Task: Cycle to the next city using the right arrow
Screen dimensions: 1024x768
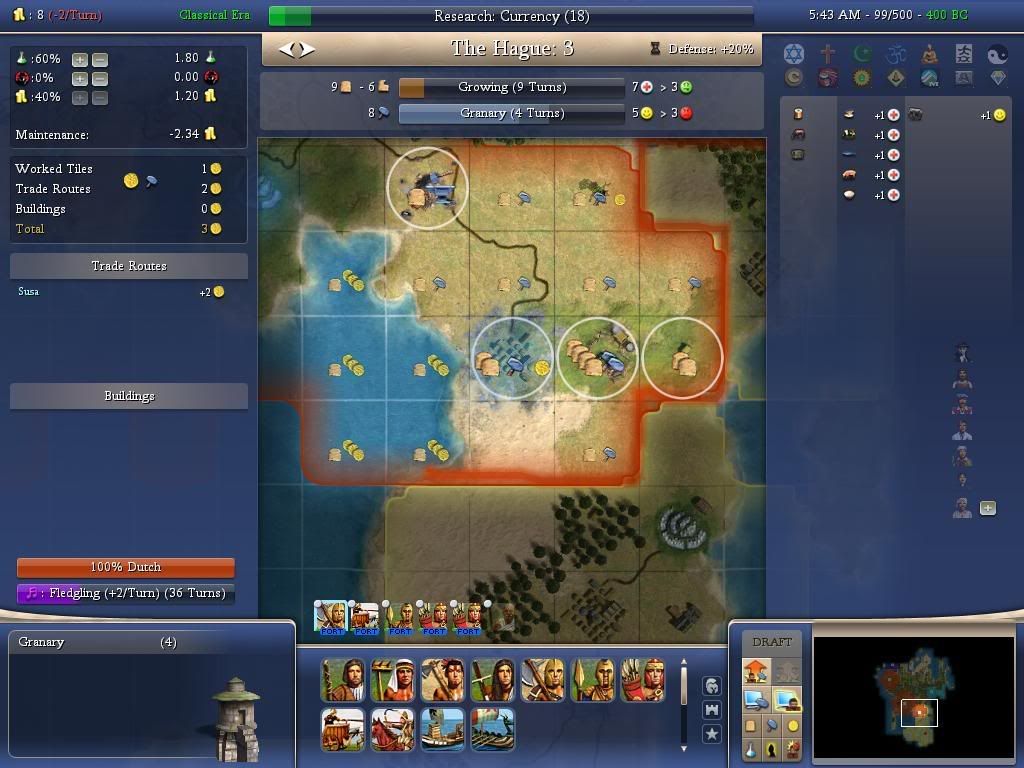Action: point(307,49)
